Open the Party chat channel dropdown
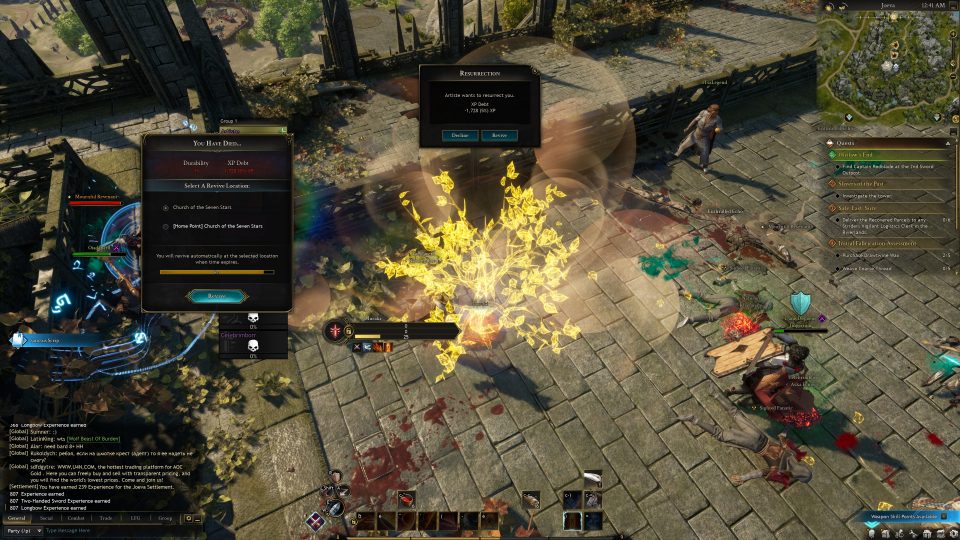This screenshot has width=960, height=540. tap(22, 530)
